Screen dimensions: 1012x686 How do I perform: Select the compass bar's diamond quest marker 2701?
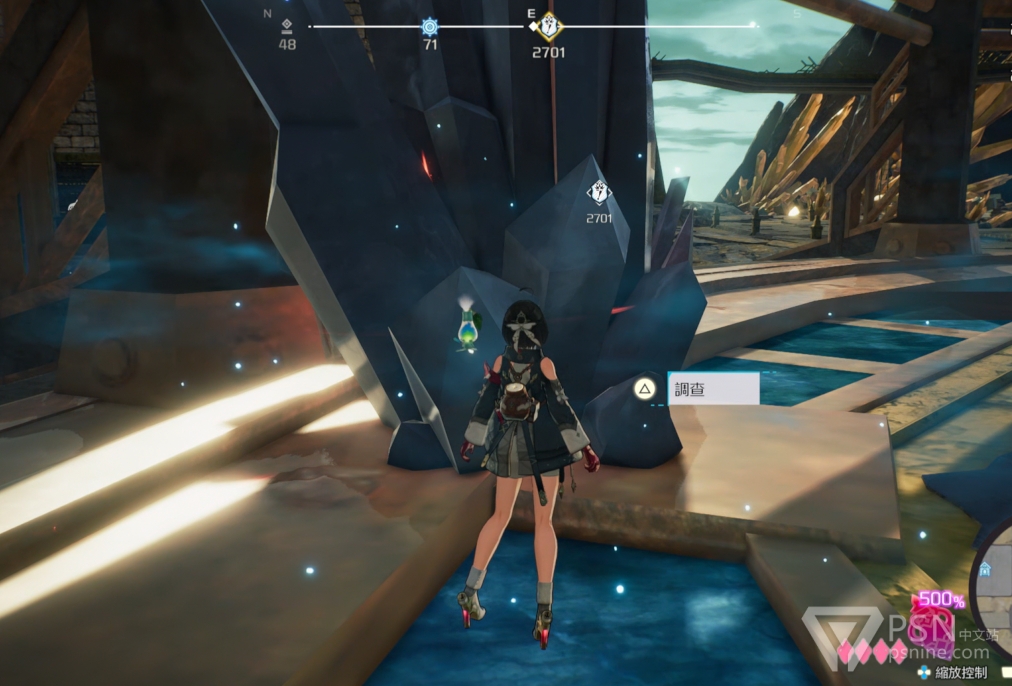pos(547,27)
